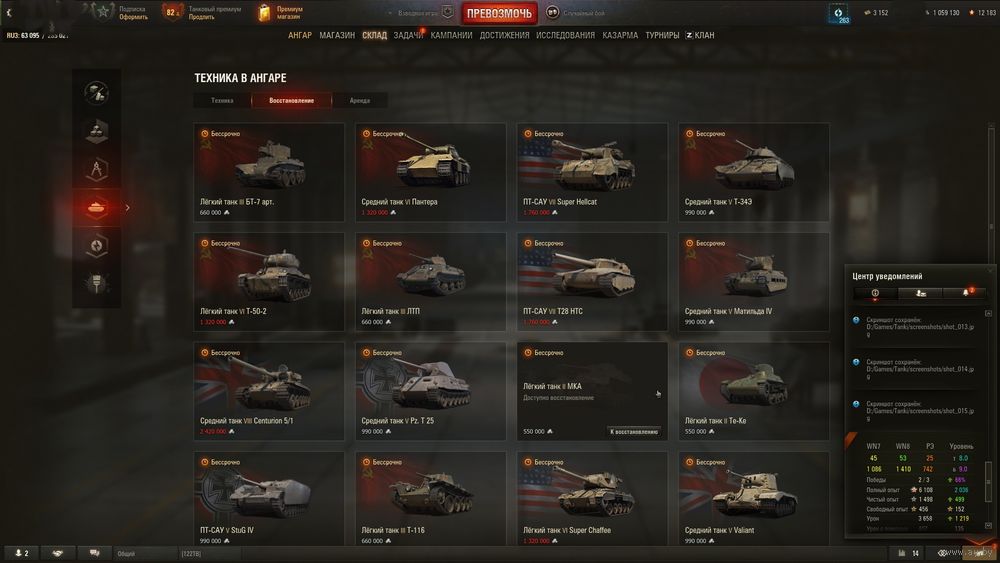Go to the ЗАДАЧИ section

(x=407, y=35)
